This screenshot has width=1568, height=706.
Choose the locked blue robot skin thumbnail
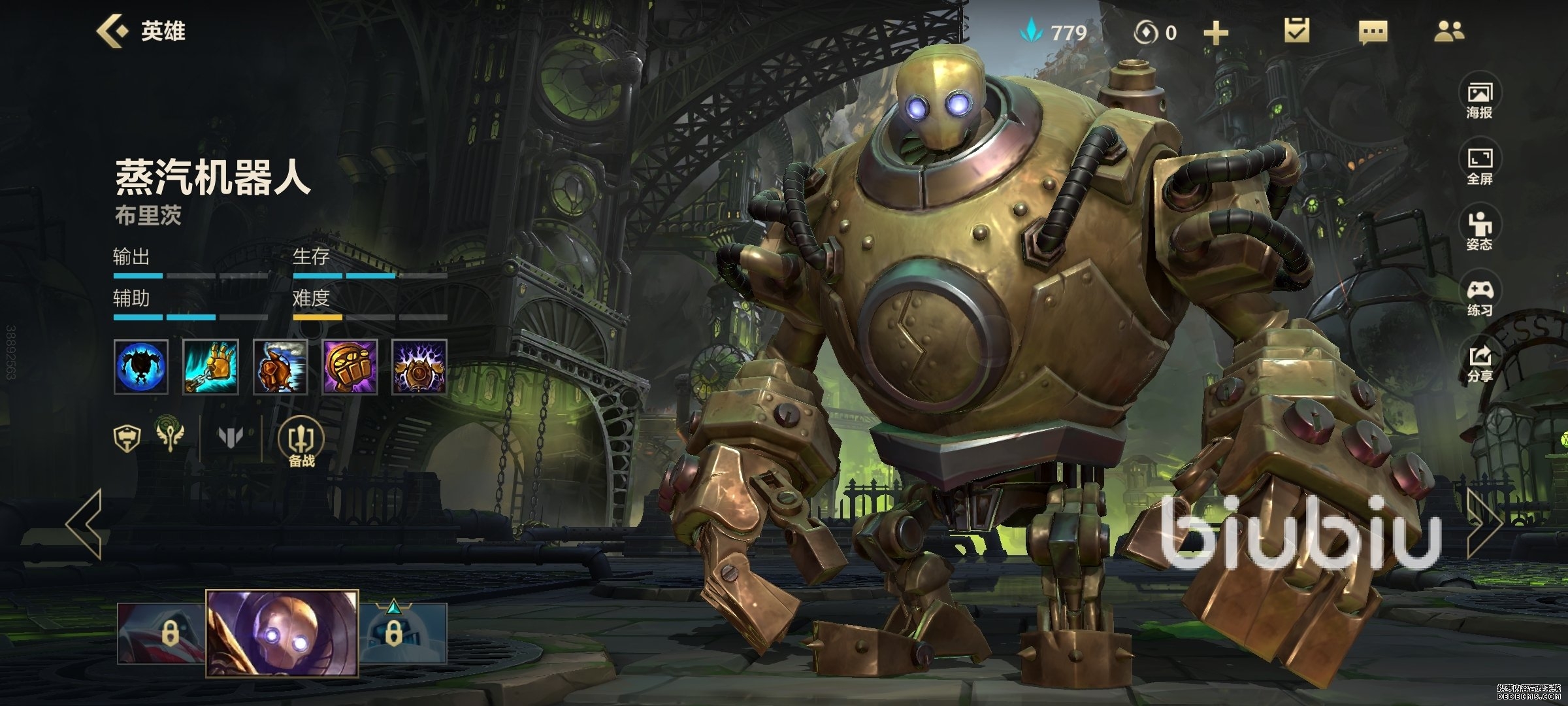(x=403, y=633)
